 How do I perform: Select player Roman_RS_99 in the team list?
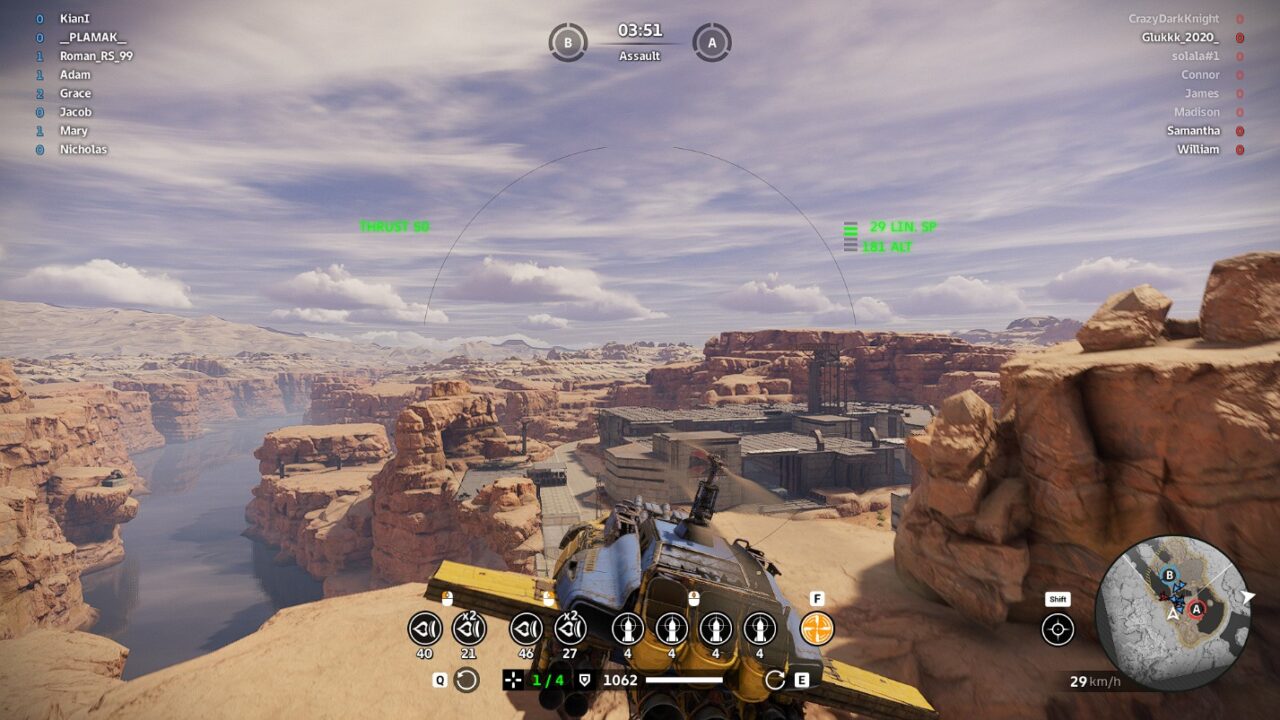tap(96, 56)
